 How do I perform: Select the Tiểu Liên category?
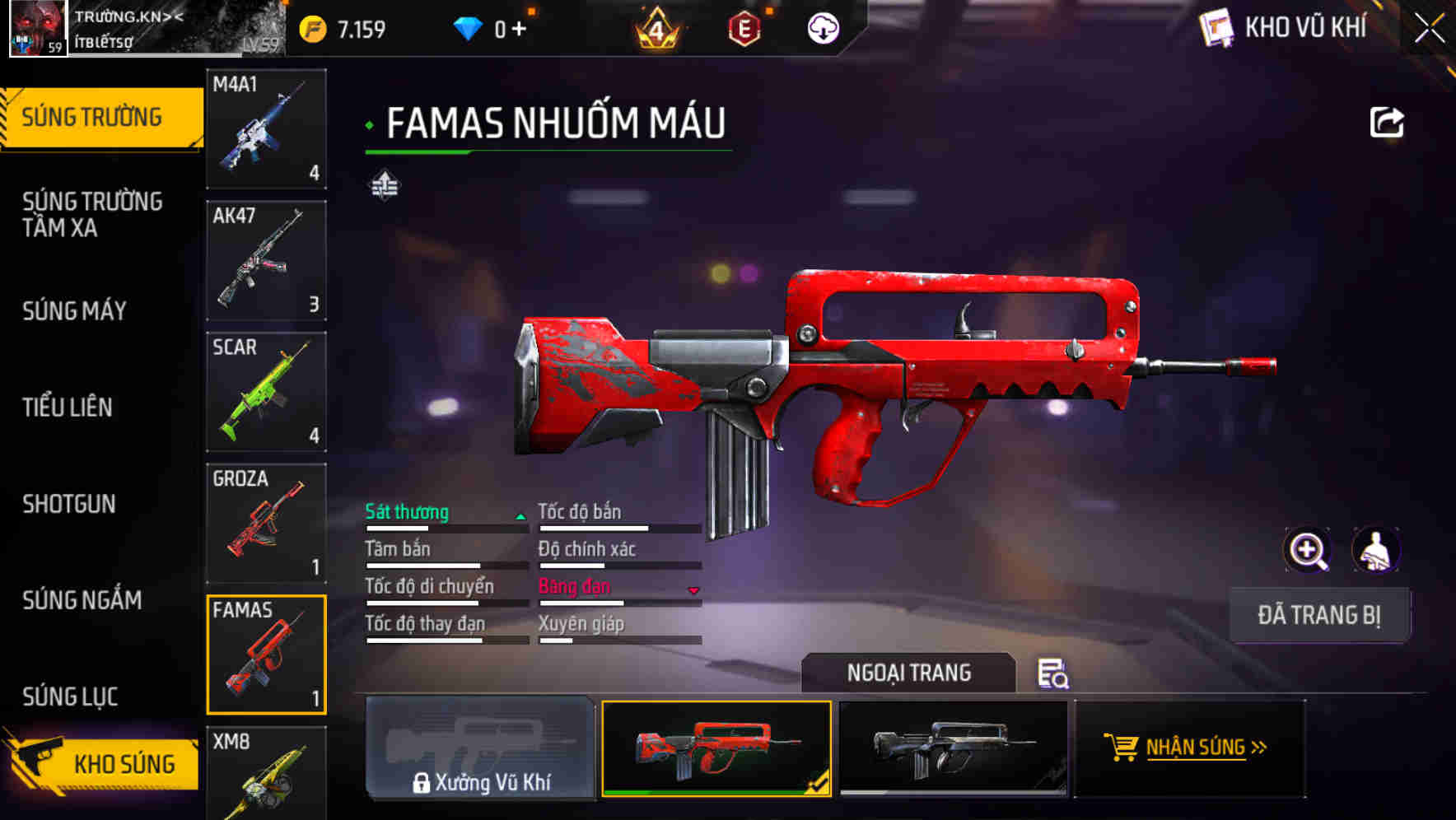(68, 407)
